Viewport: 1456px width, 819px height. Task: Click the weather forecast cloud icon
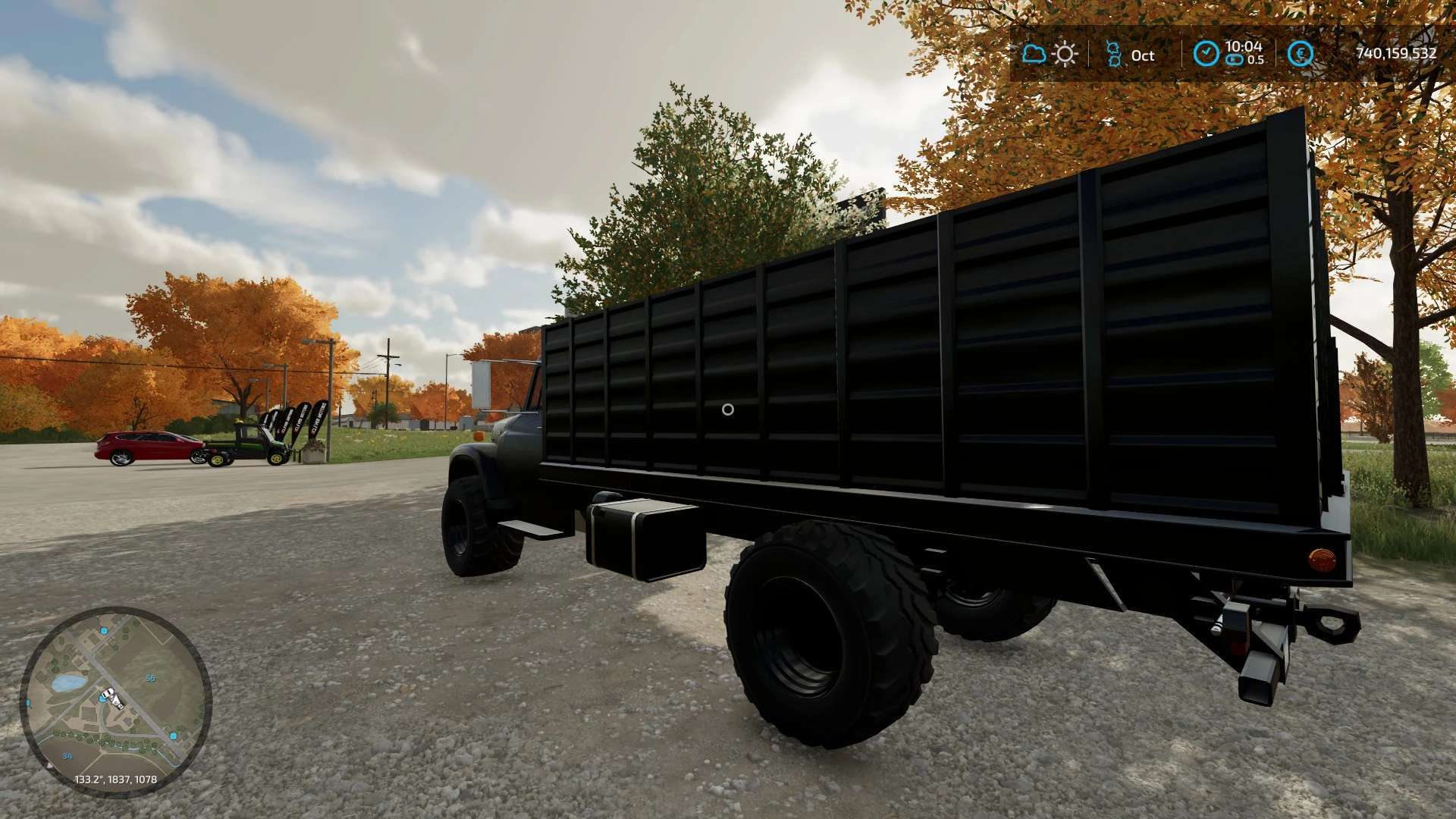[x=1033, y=54]
